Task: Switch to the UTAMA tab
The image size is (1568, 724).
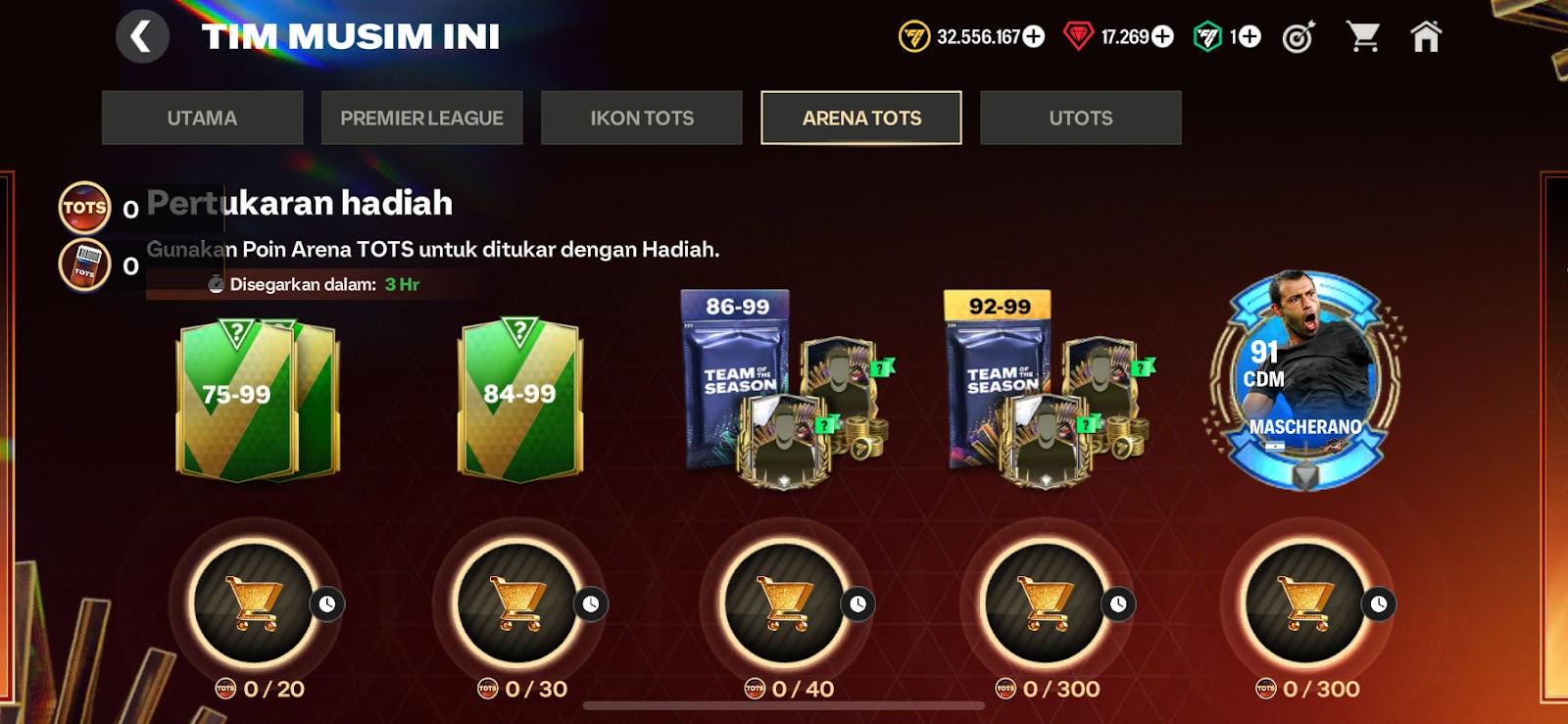Action: pos(202,118)
